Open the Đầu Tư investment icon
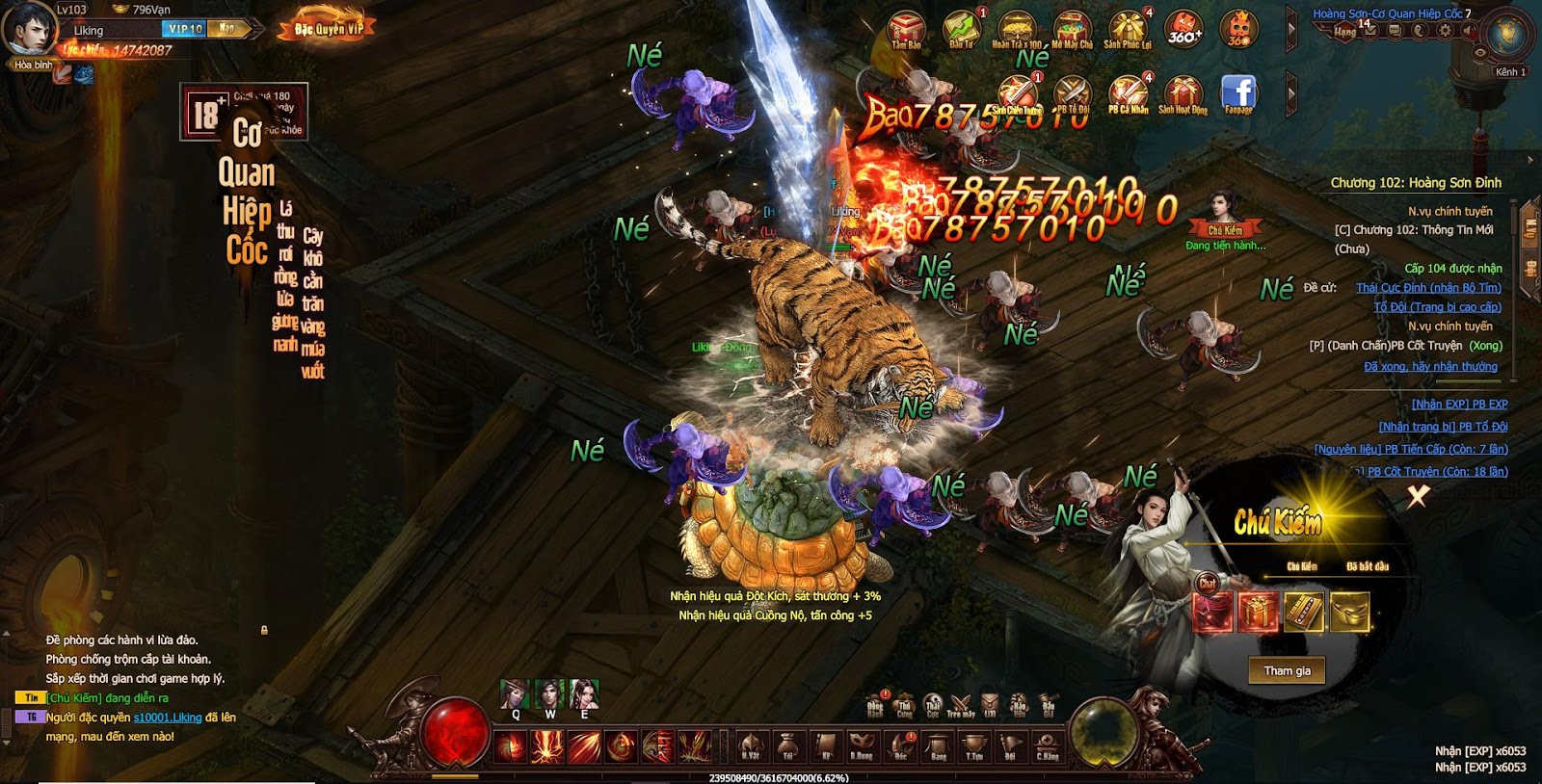The image size is (1542, 784). (961, 29)
